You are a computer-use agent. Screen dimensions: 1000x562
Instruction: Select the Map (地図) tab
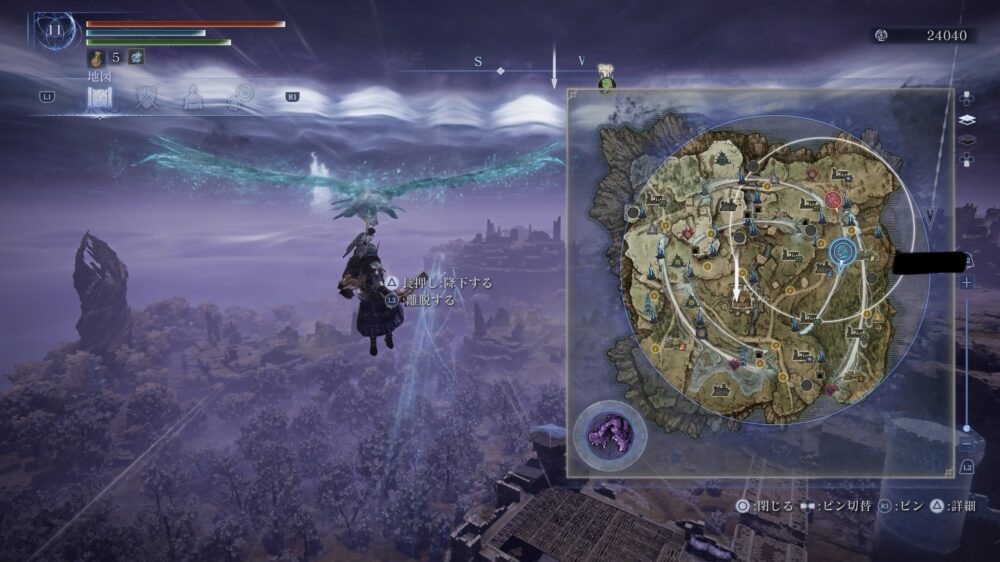tap(100, 97)
